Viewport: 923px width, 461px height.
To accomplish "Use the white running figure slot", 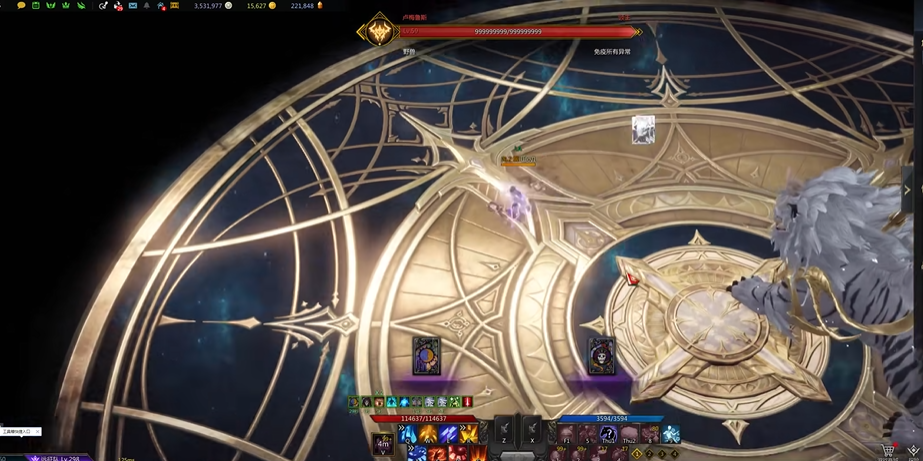I will coord(671,434).
